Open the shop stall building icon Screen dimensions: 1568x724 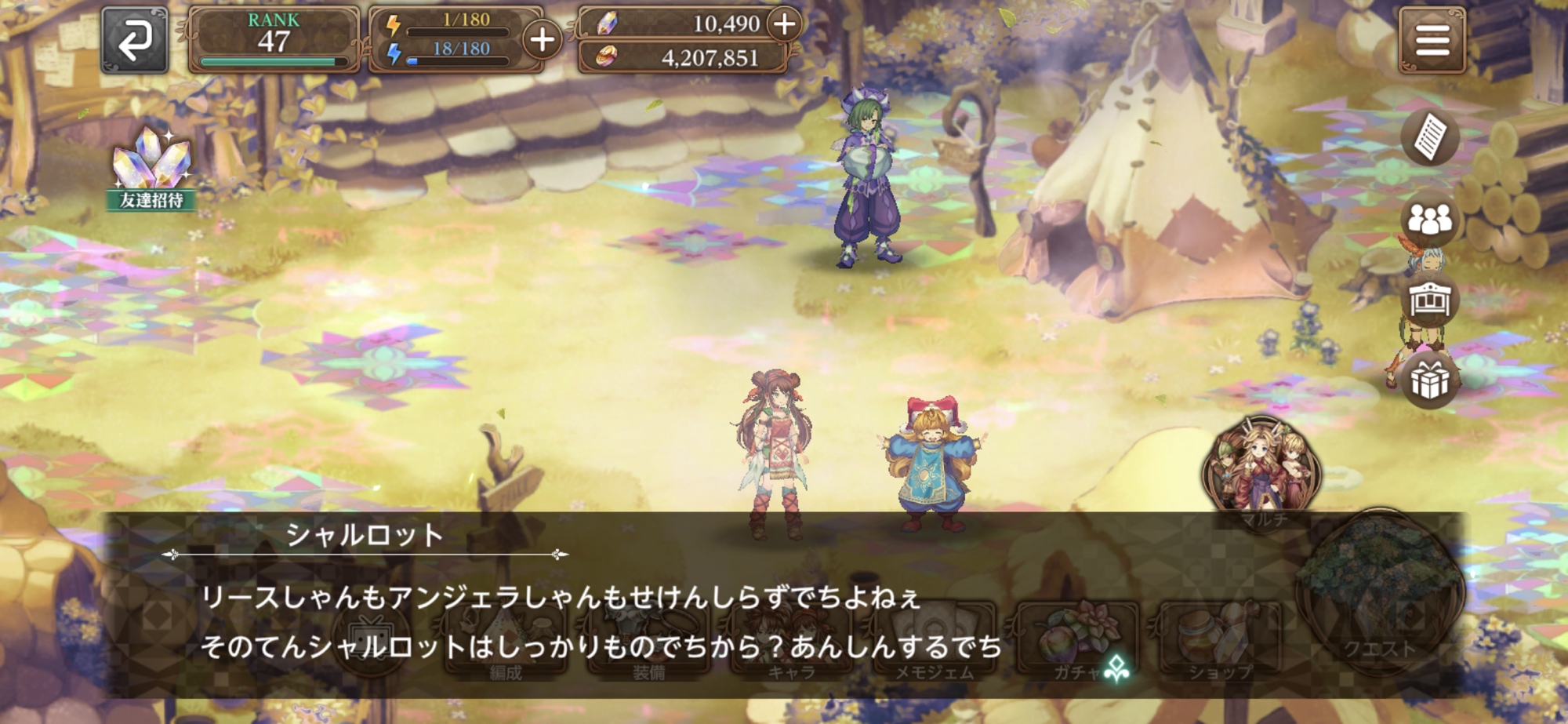click(1429, 300)
